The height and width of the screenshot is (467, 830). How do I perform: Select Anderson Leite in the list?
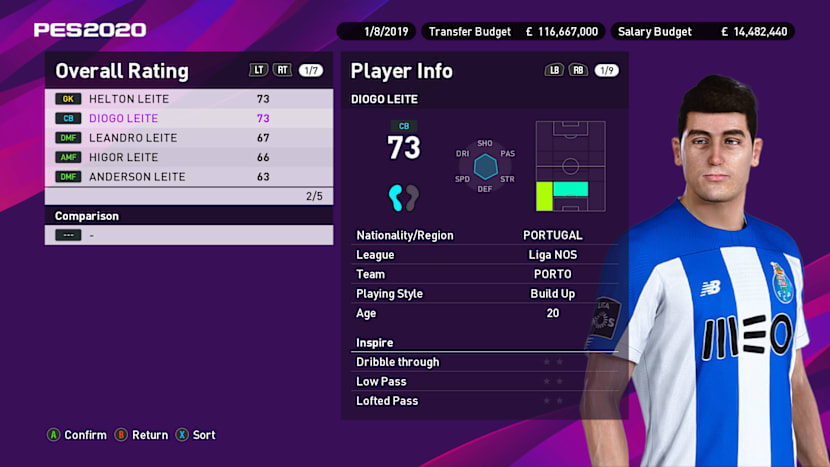tap(188, 177)
